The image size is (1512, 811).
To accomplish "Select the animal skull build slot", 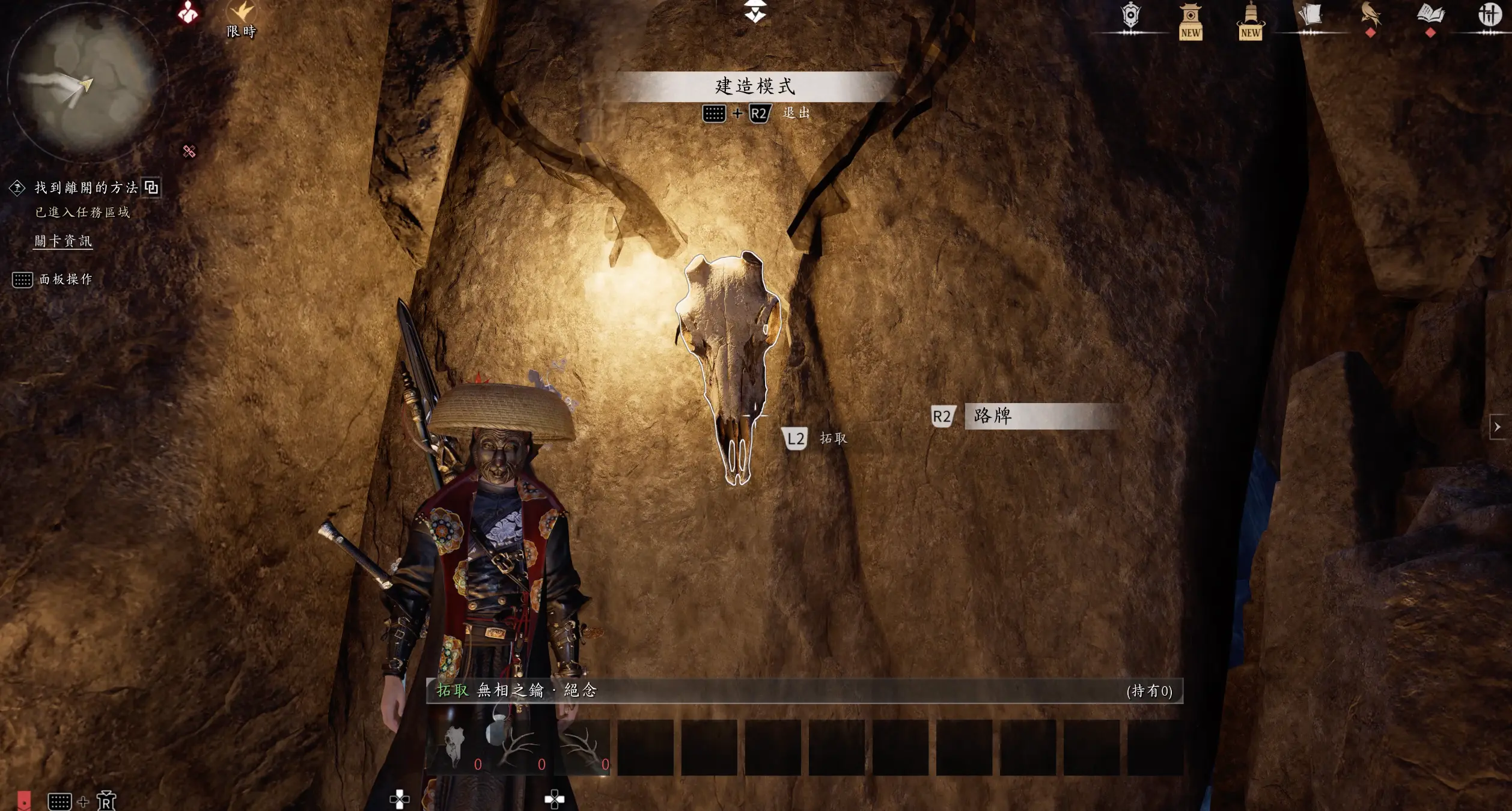I will point(455,747).
